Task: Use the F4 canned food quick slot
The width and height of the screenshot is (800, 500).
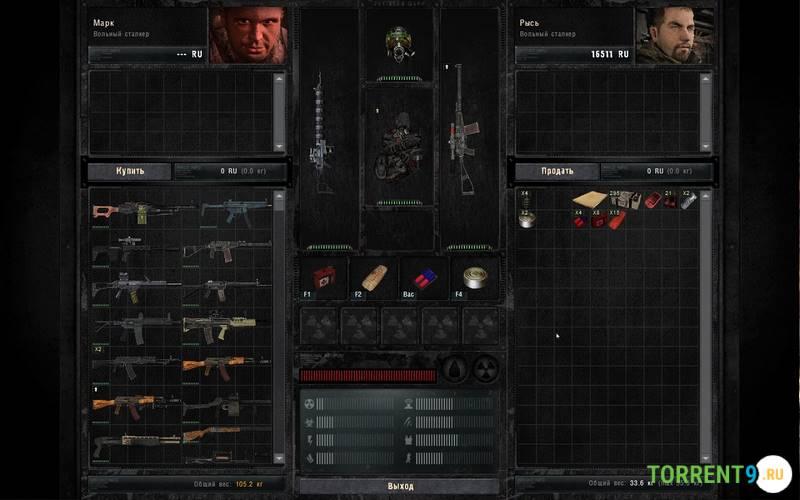Action: click(x=472, y=278)
